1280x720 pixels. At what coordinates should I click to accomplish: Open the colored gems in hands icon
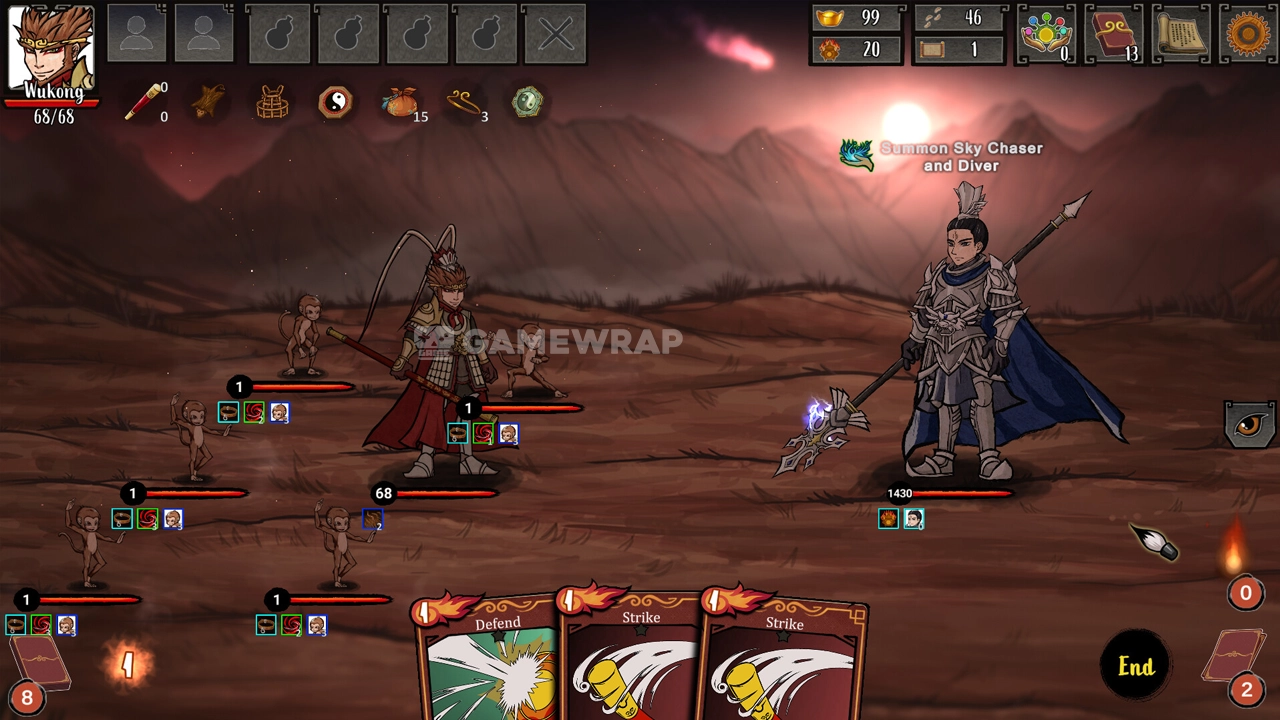click(x=1045, y=34)
